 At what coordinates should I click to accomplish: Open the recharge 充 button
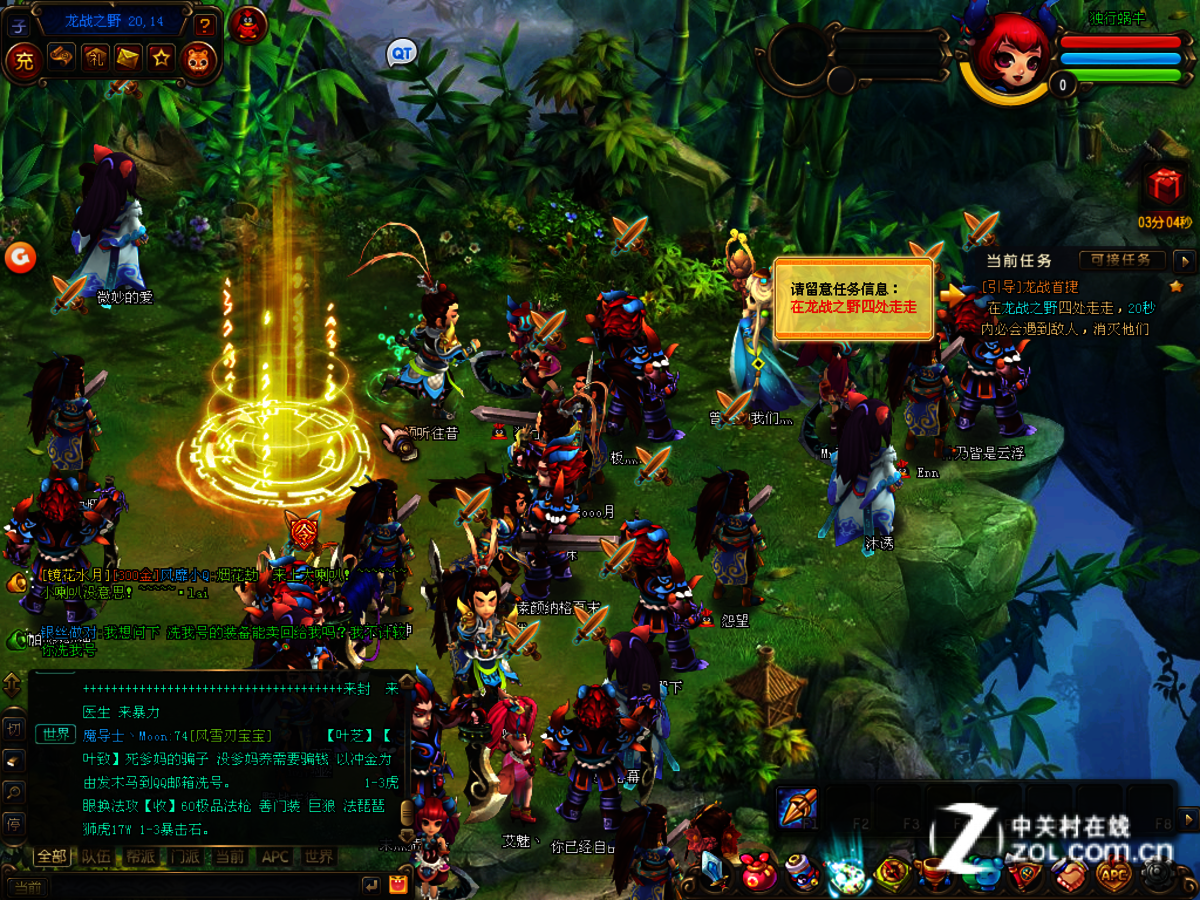[24, 60]
